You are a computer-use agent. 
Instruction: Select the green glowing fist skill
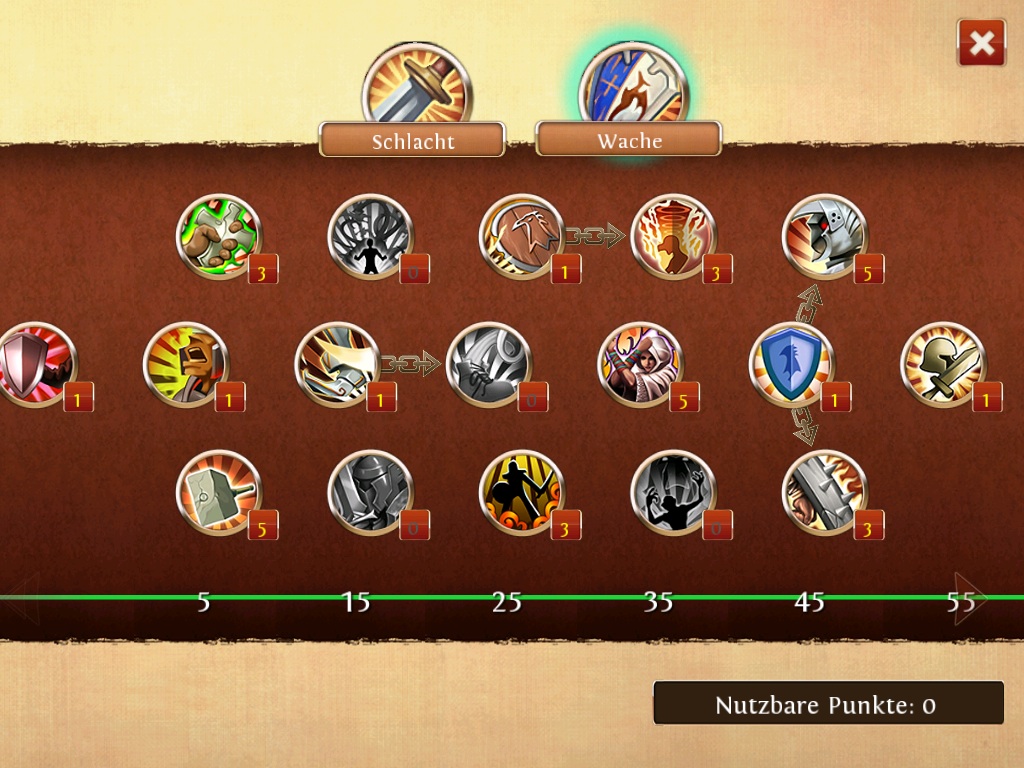click(x=218, y=236)
